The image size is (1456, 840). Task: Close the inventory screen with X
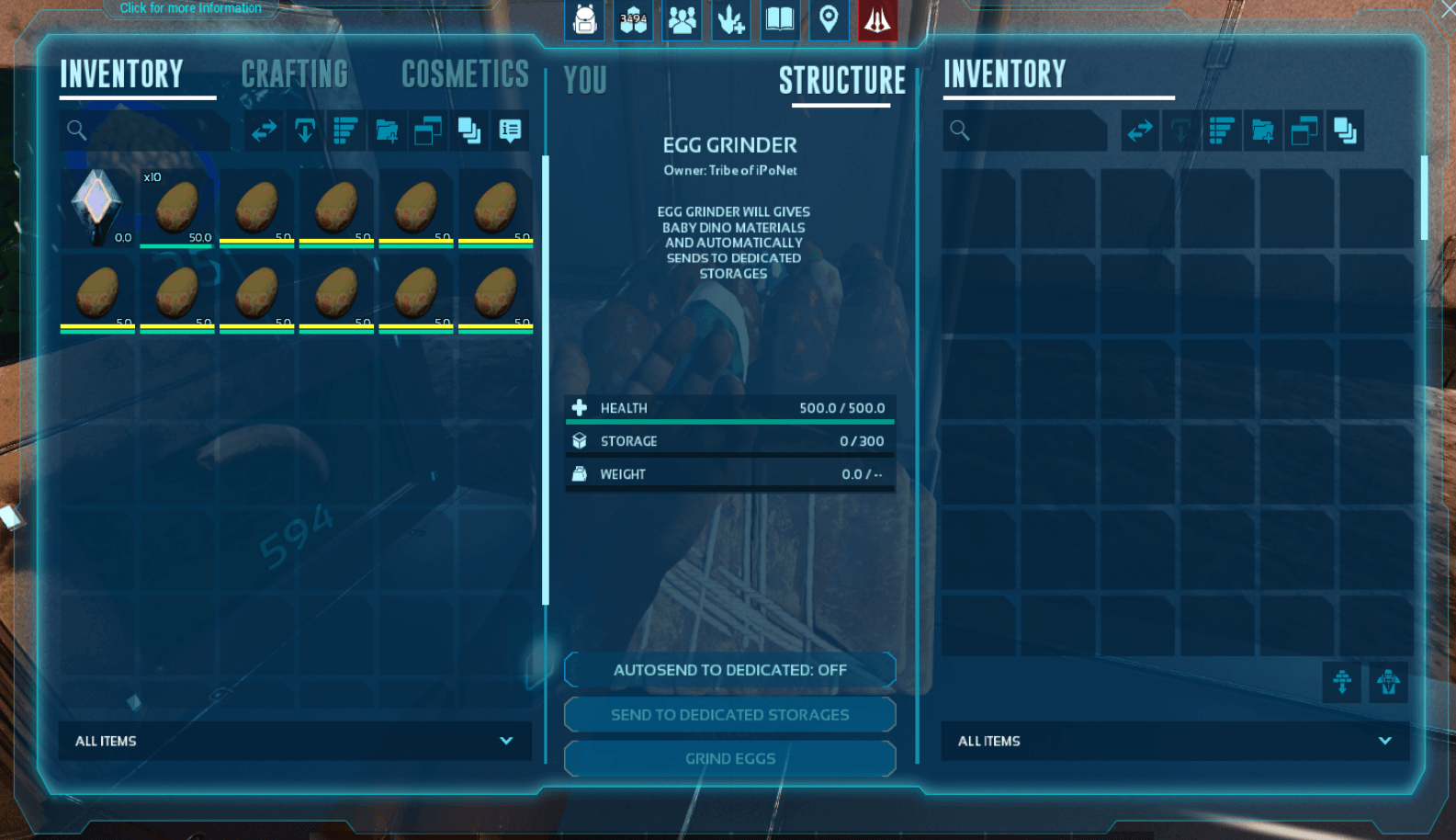tap(1447, 8)
